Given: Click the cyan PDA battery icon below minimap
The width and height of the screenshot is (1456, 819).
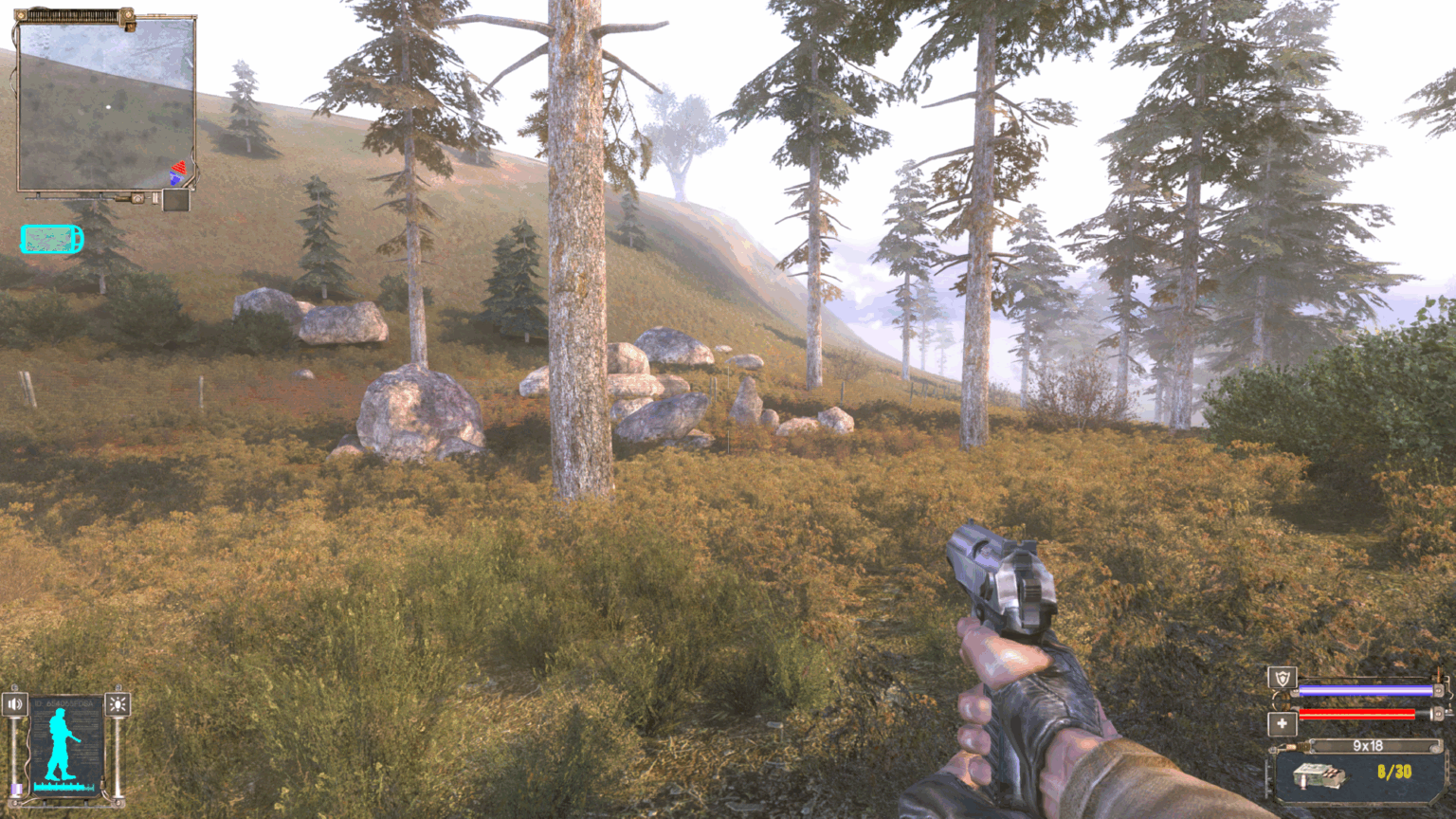Looking at the screenshot, I should coord(50,238).
